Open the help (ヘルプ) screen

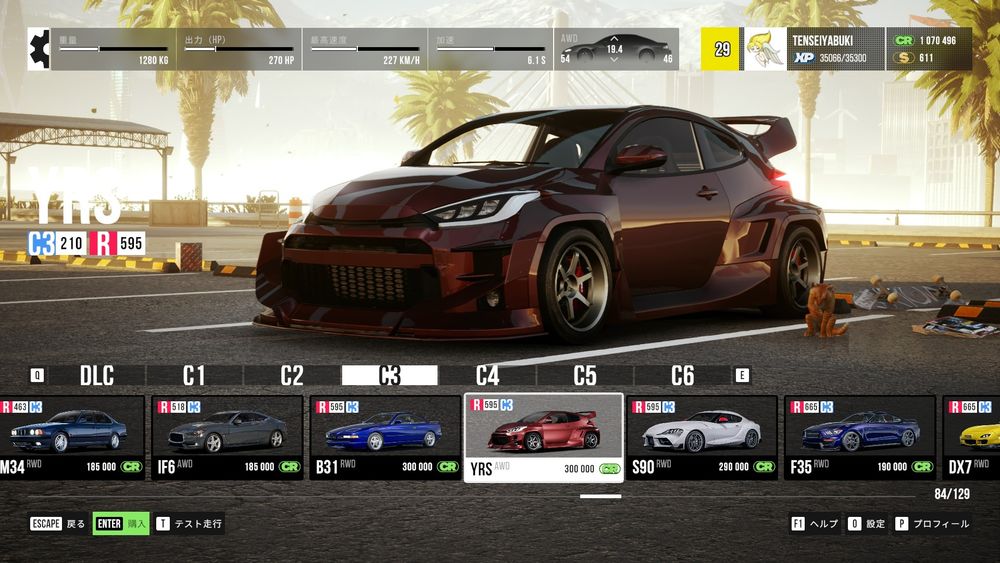(815, 523)
